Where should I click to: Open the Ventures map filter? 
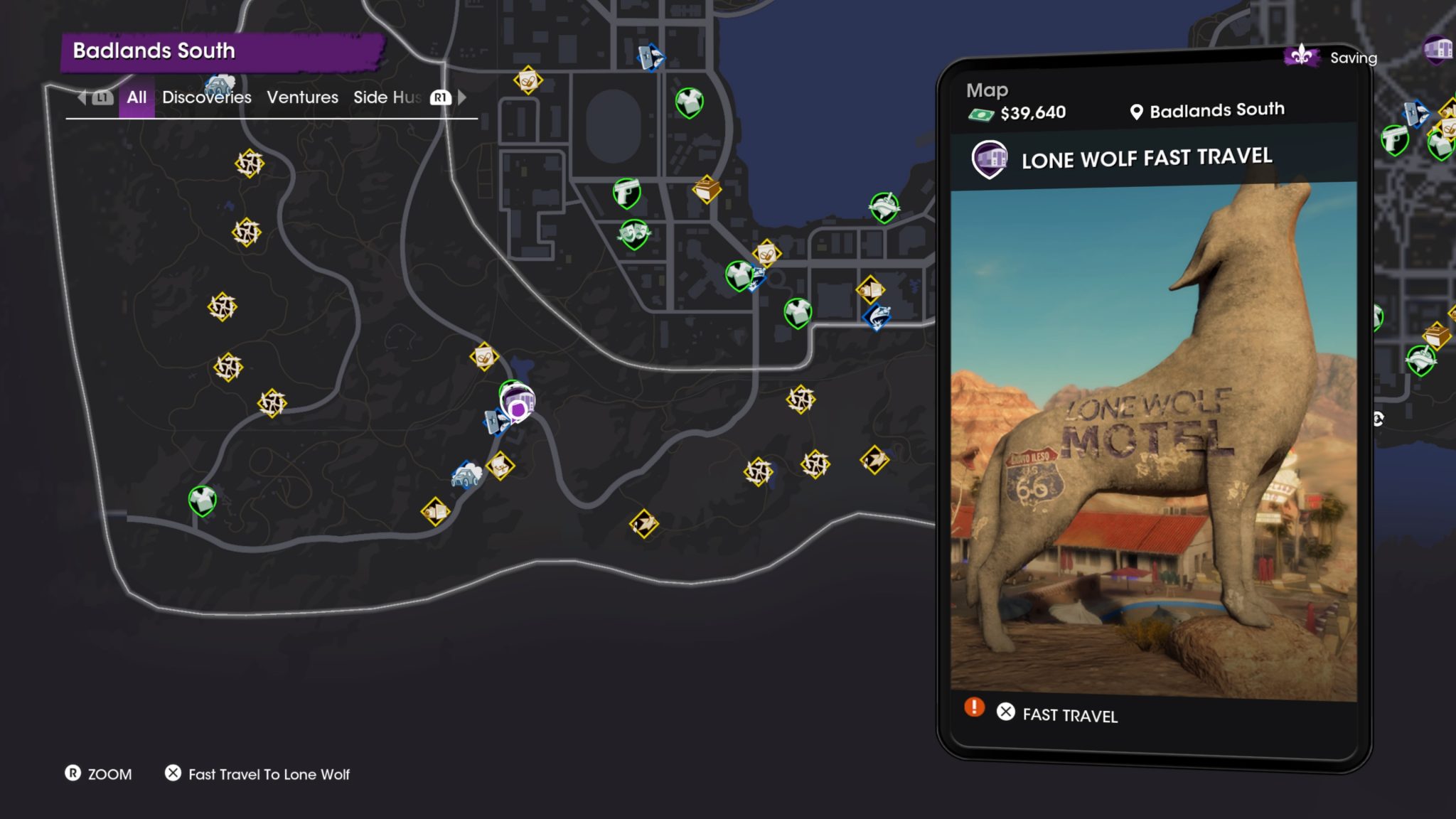tap(302, 97)
